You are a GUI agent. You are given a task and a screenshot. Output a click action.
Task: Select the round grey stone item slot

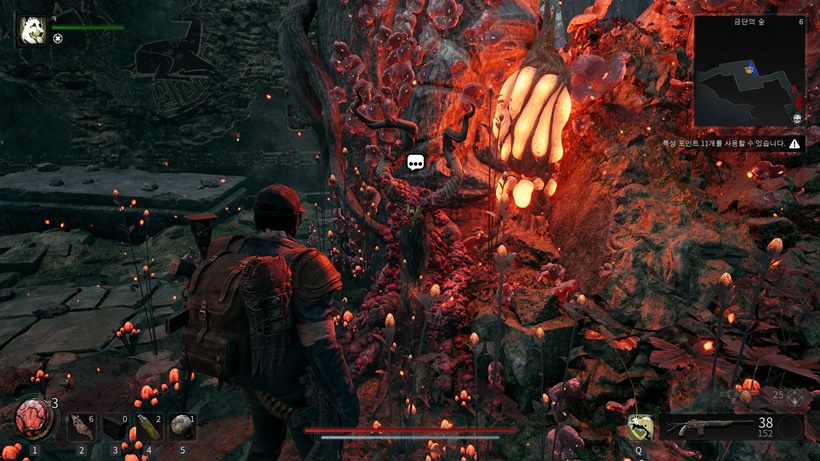pyautogui.click(x=180, y=428)
